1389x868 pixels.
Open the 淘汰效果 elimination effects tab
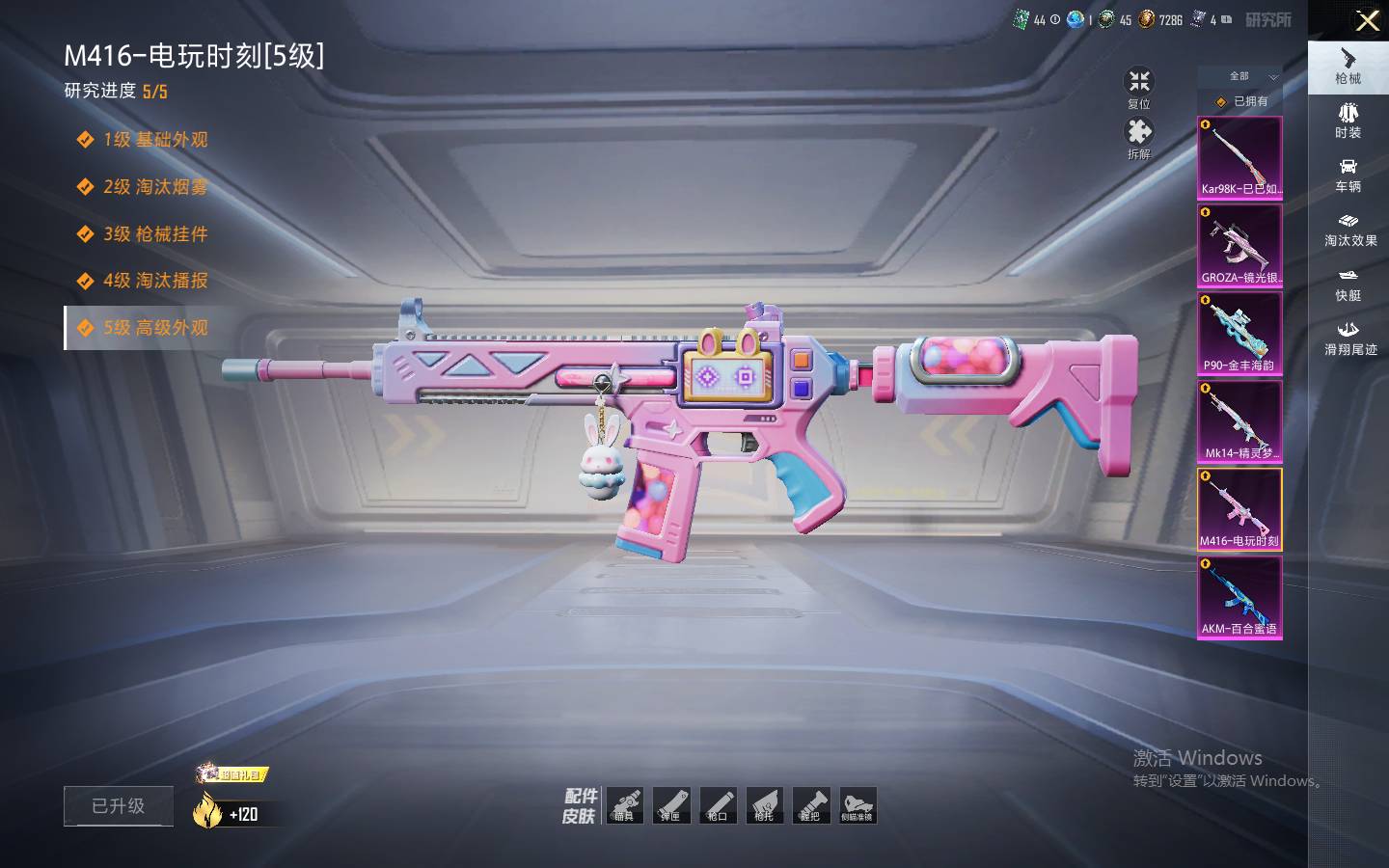1349,229
